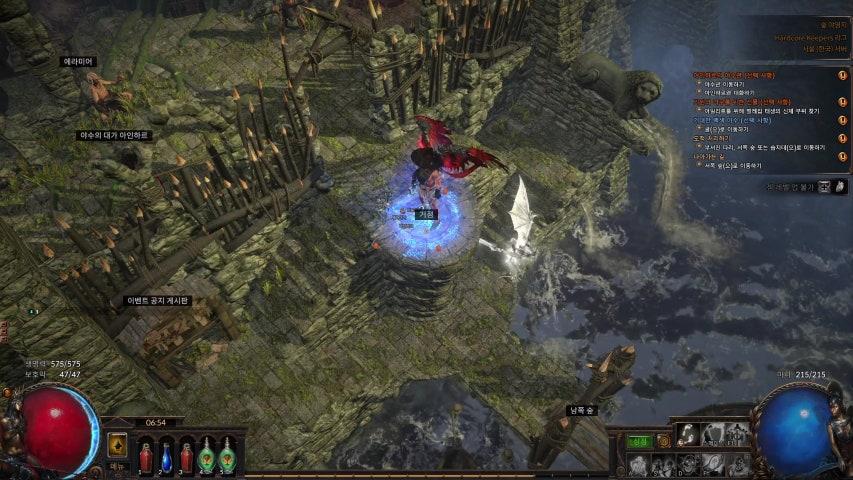
Task: Open the event notice board label
Action: point(157,300)
